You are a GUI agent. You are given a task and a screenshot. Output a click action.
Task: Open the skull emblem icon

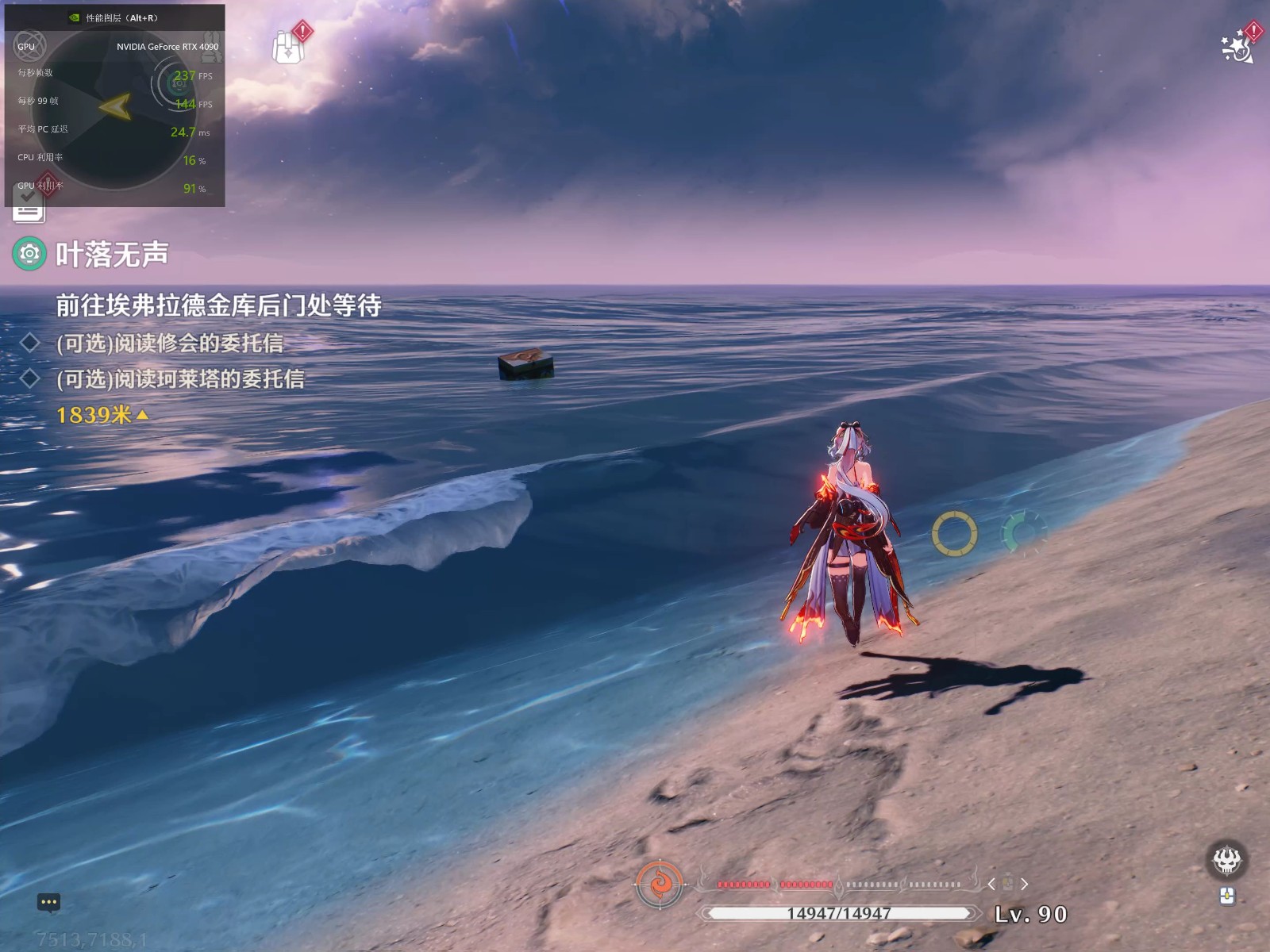click(1226, 859)
